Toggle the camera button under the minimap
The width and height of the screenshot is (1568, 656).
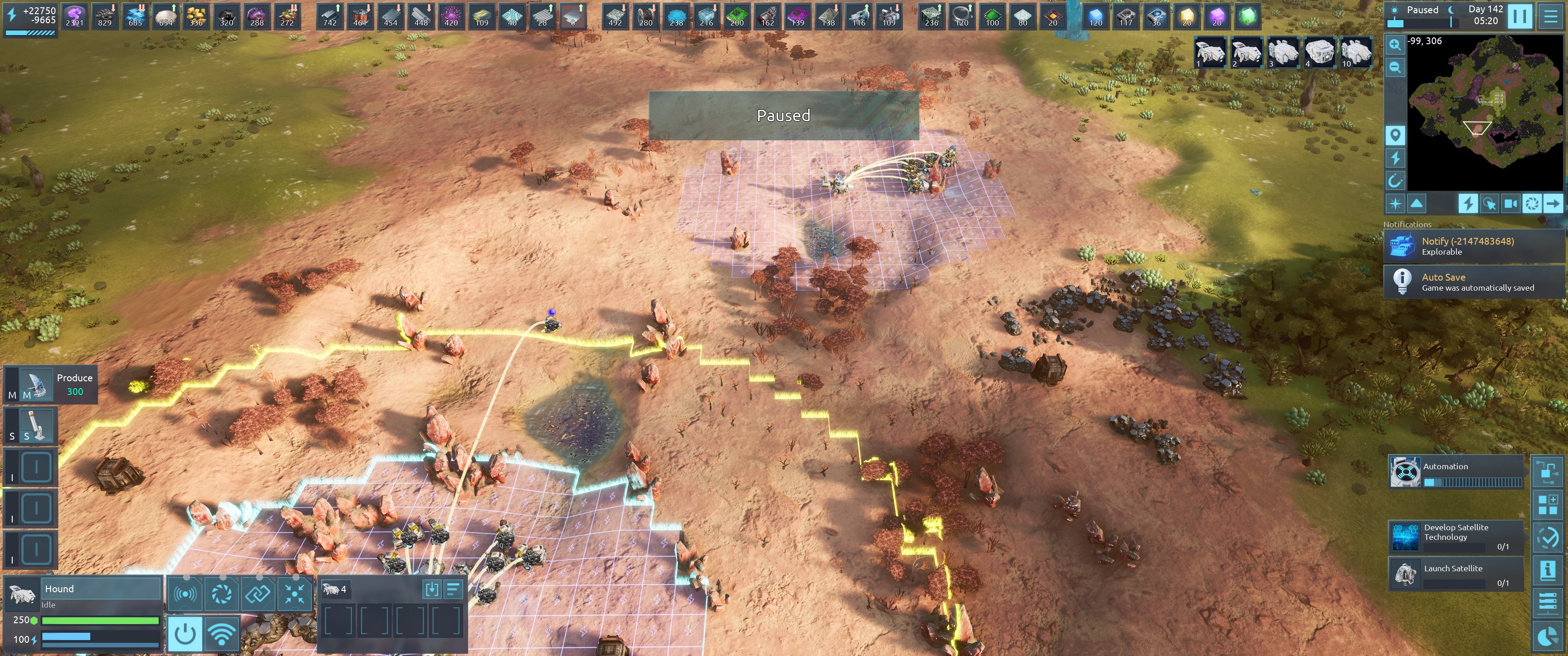tap(1510, 203)
